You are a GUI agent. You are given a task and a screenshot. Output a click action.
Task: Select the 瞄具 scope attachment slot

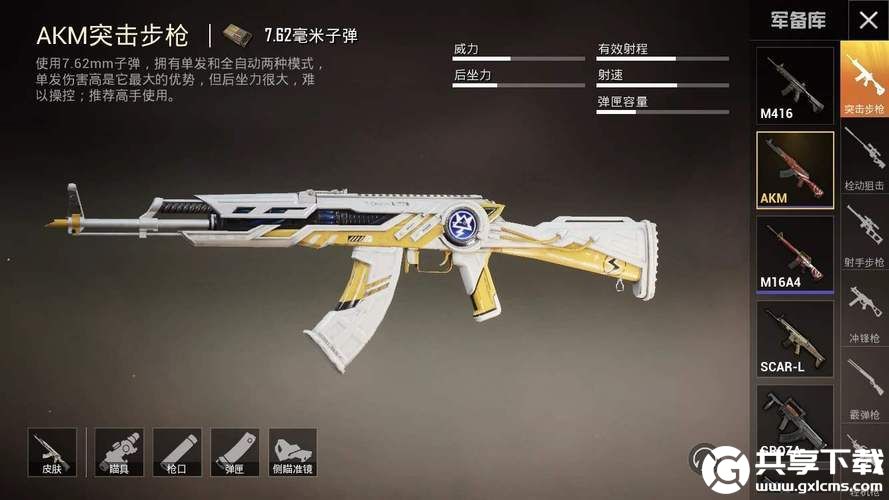119,453
